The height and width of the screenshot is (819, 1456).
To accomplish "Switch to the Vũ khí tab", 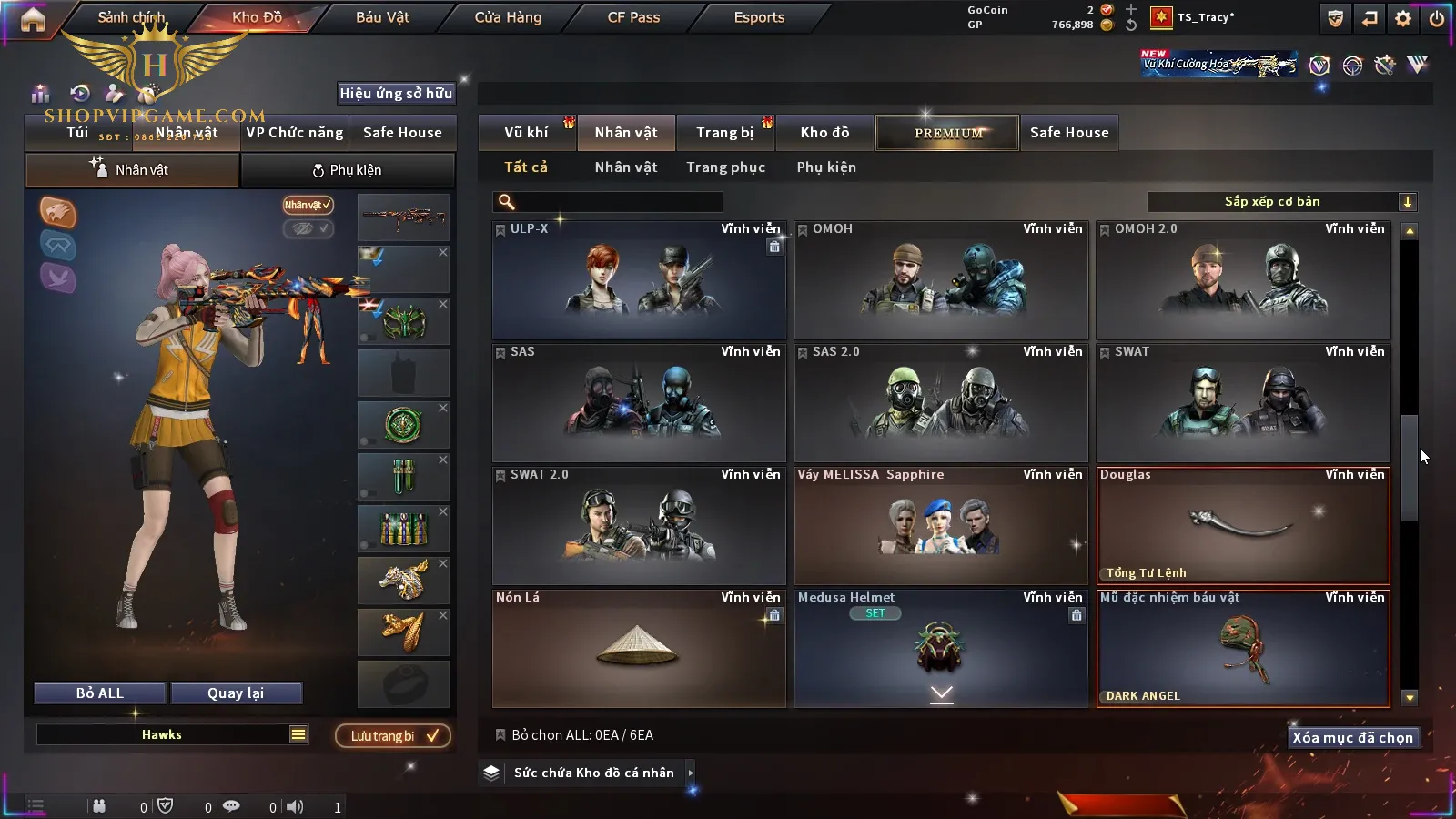I will pos(526,133).
